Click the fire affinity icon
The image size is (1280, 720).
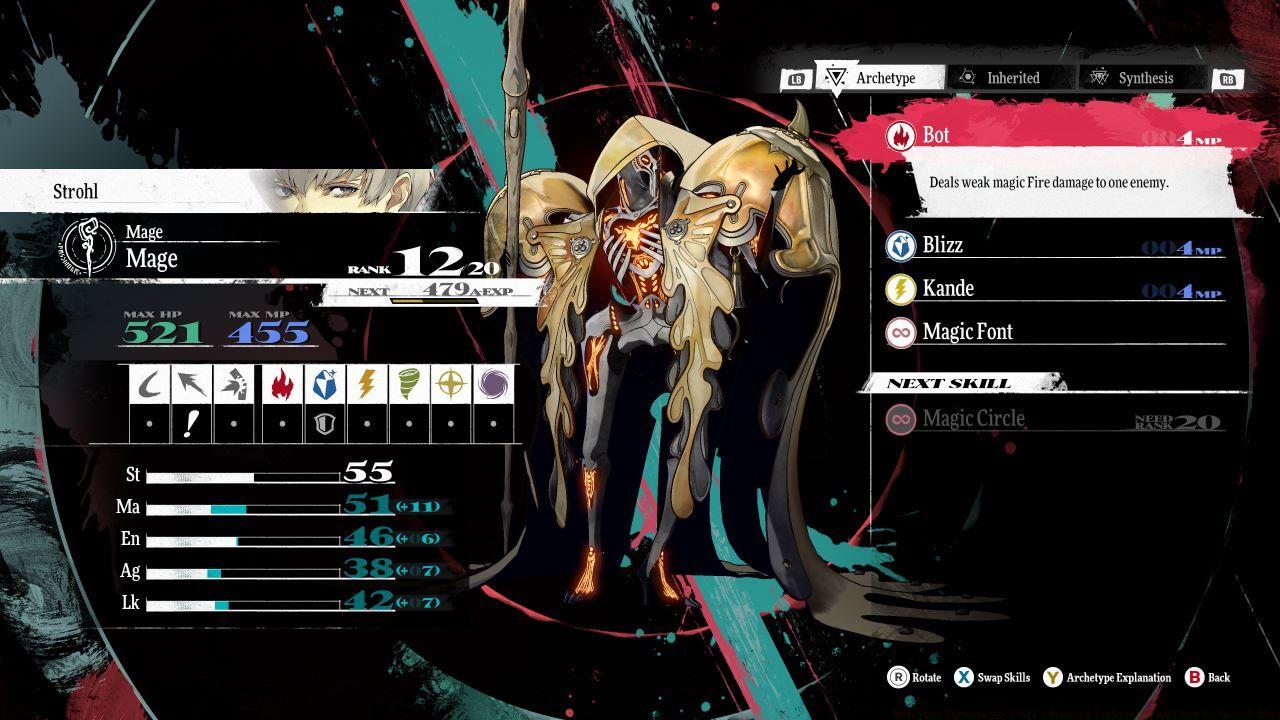(x=283, y=384)
